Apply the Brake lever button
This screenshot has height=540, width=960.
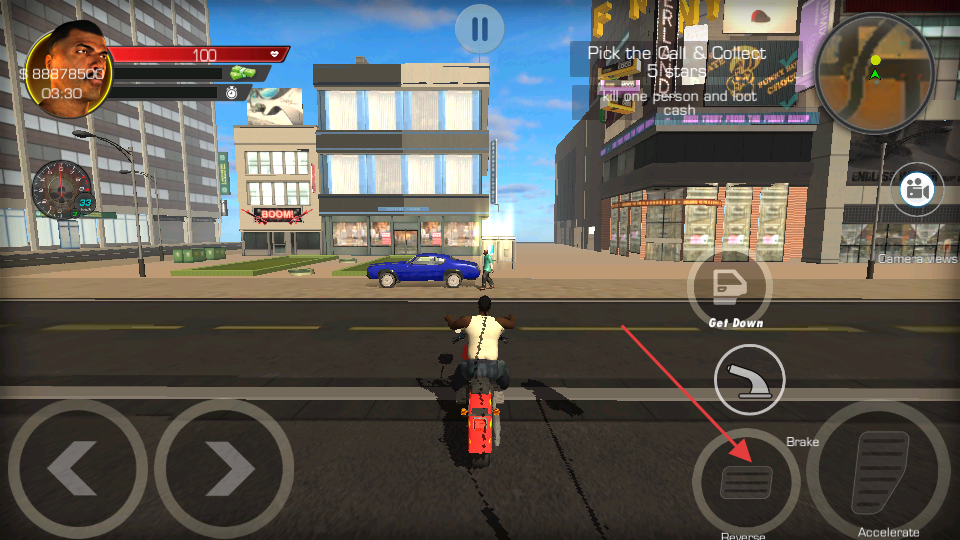pos(749,381)
